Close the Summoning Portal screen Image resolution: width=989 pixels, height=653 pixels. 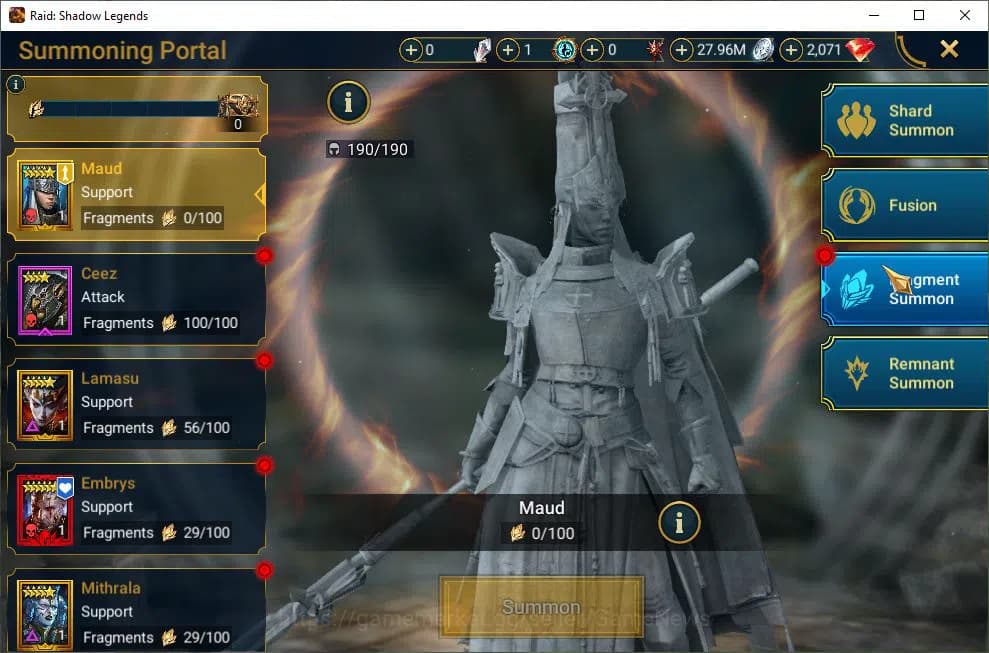click(949, 49)
